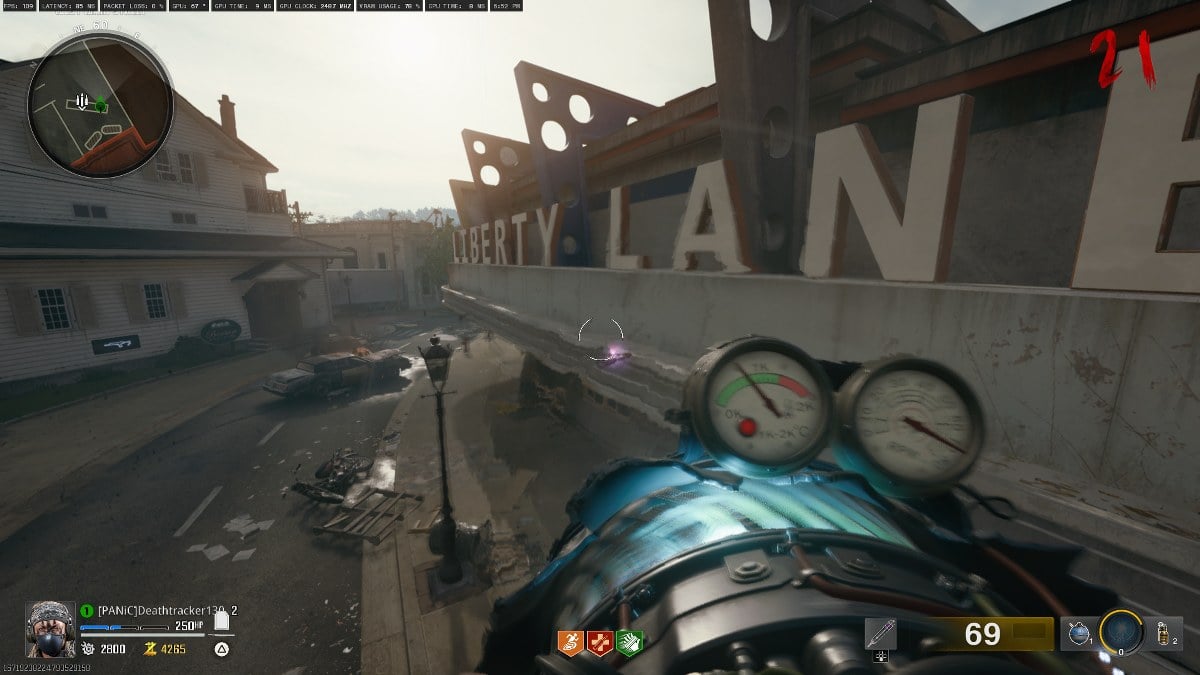Select the lethal grenade slot
Image resolution: width=1200 pixels, height=675 pixels.
click(x=1164, y=633)
